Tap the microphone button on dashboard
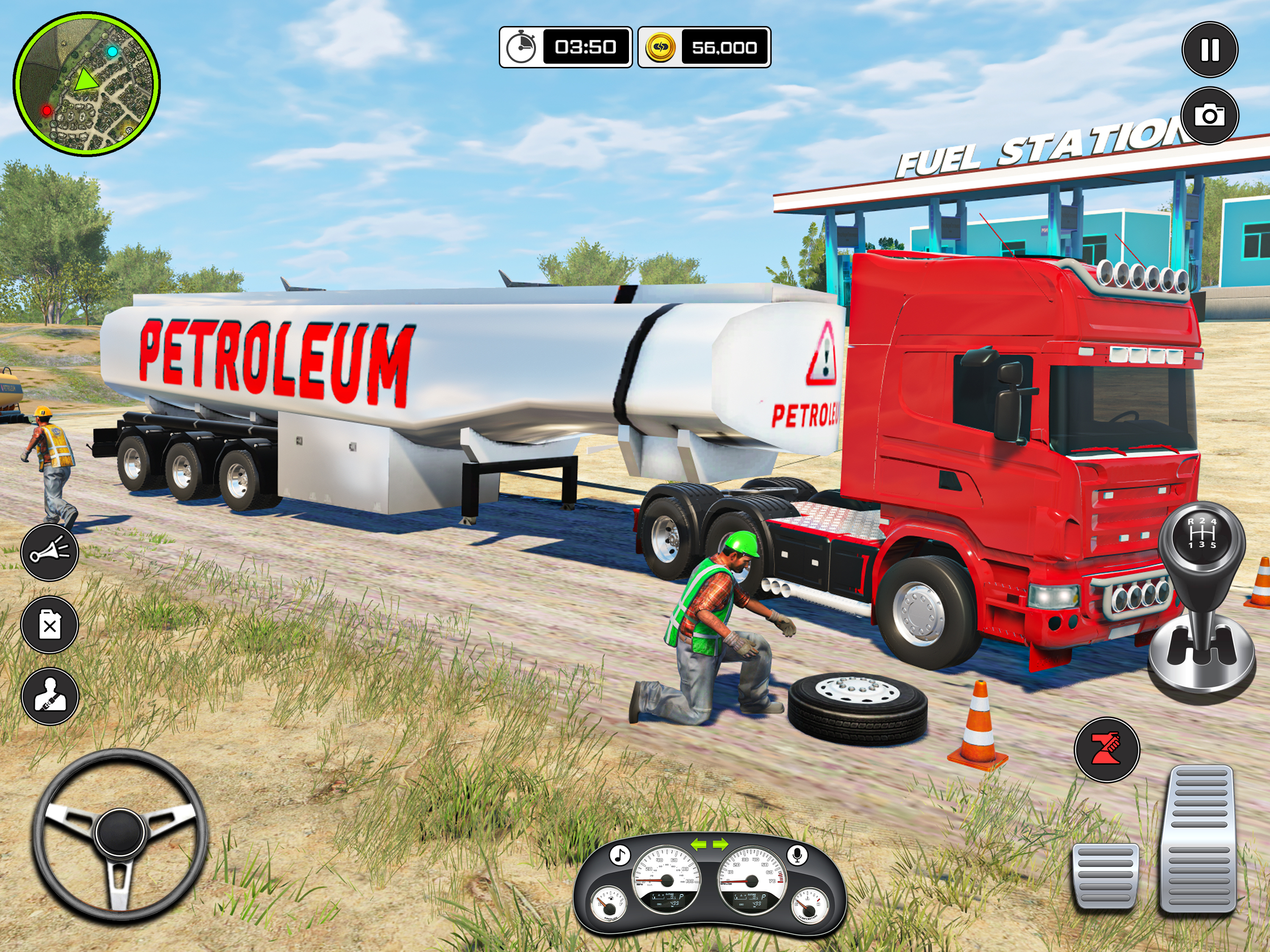The width and height of the screenshot is (1270, 952). point(796,855)
